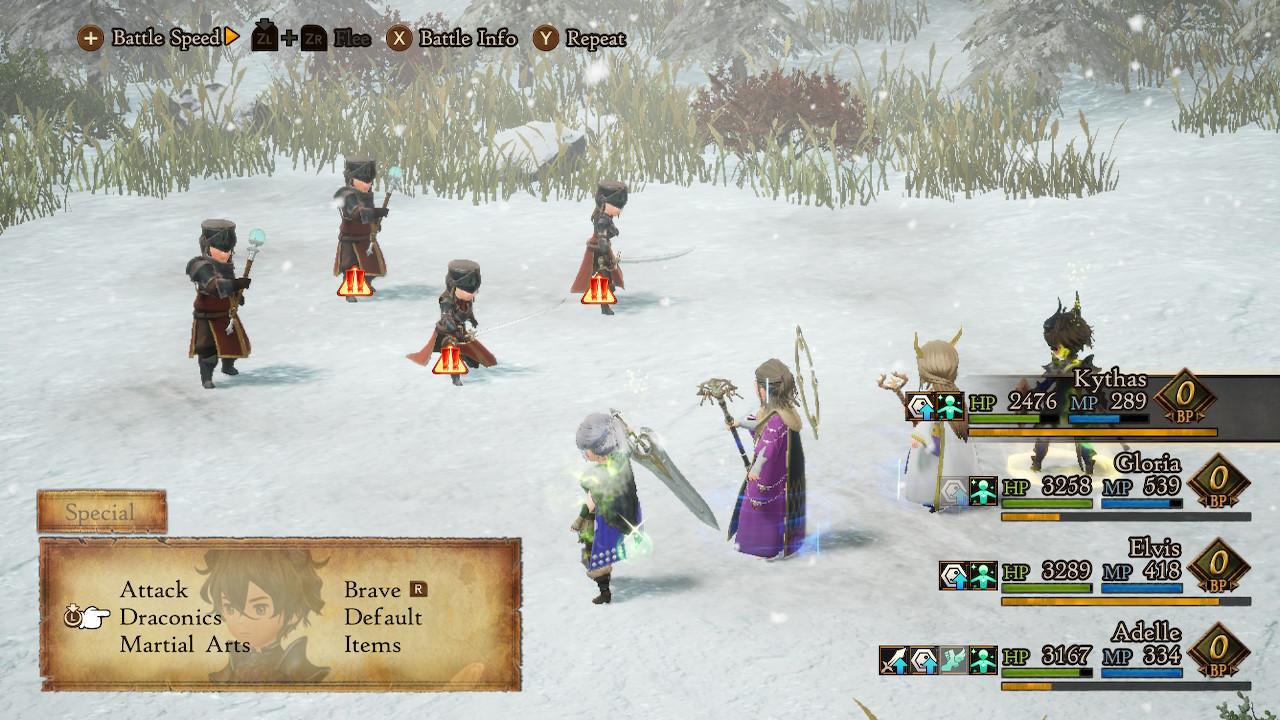The width and height of the screenshot is (1280, 720).
Task: Select Kythas in the party panel
Action: tap(1110, 379)
